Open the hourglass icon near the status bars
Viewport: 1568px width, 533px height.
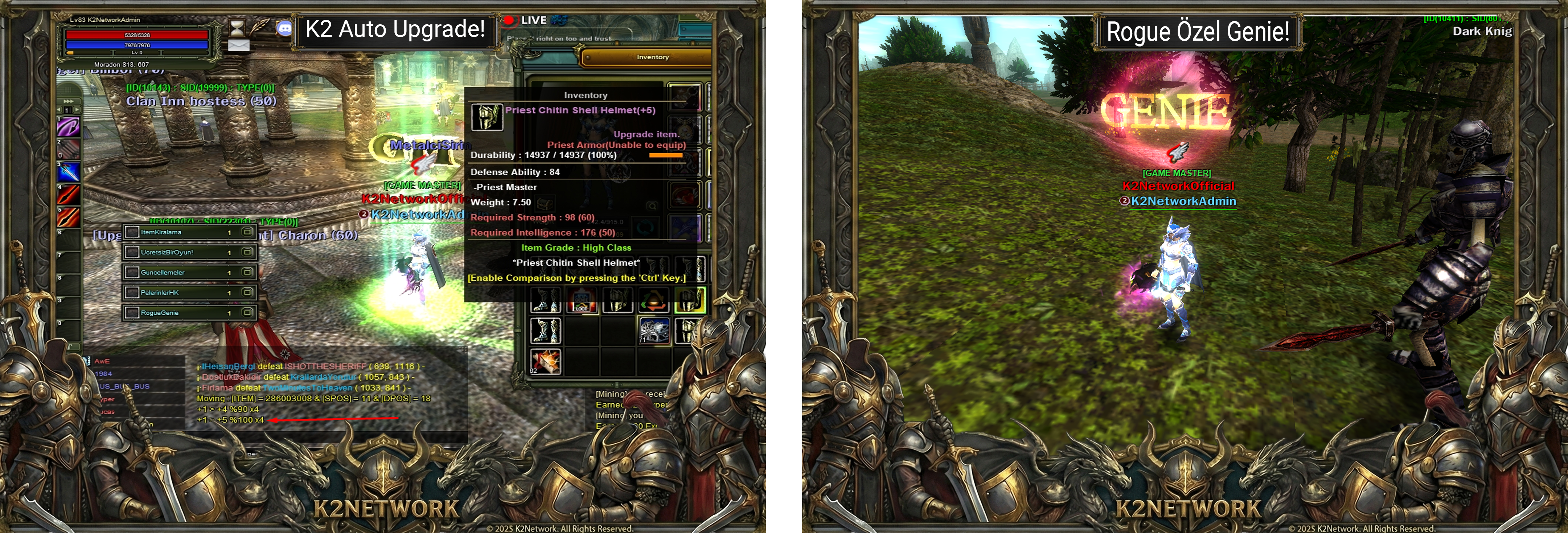point(237,27)
